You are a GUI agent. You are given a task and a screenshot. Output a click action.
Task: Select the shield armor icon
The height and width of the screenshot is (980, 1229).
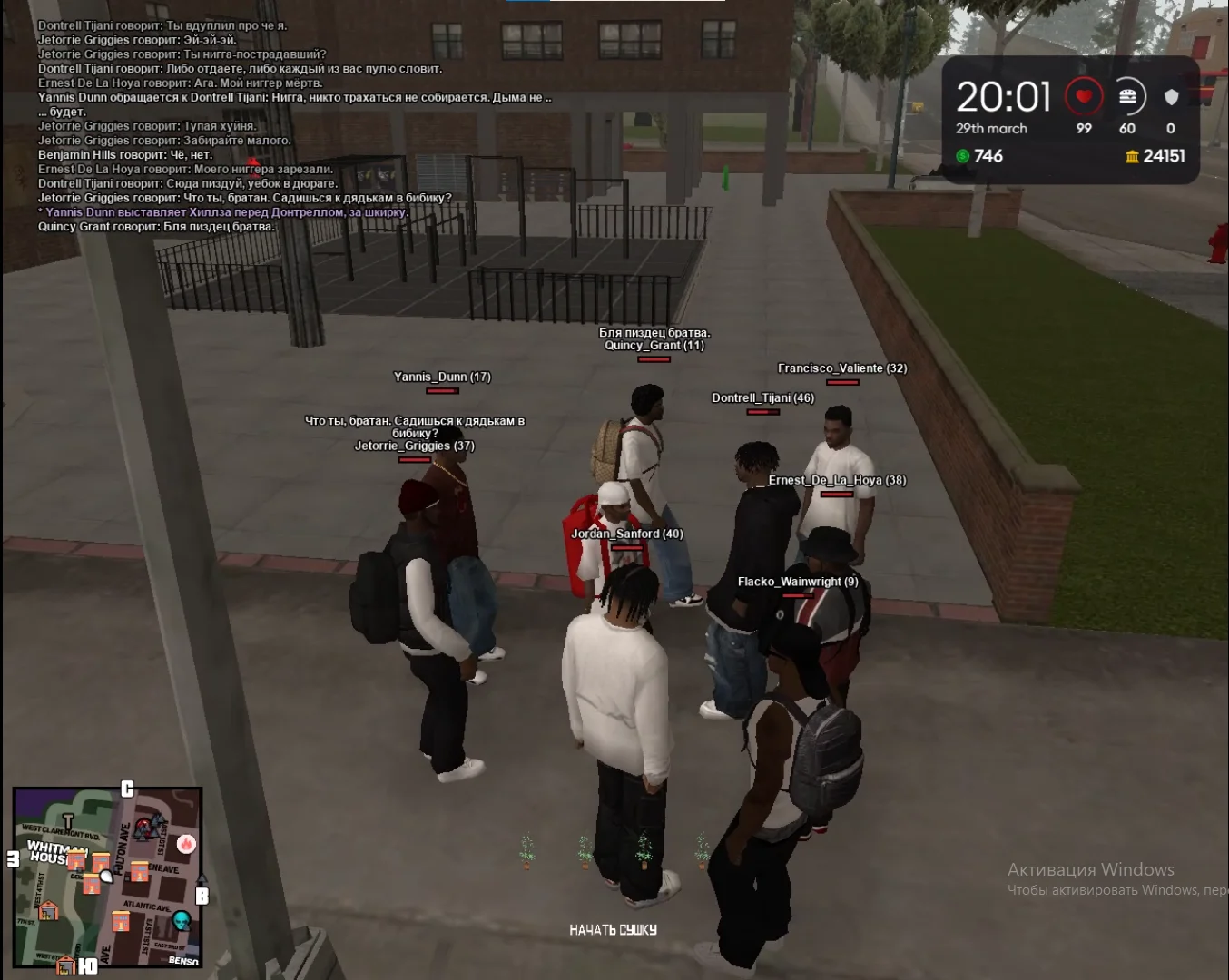(x=1171, y=96)
